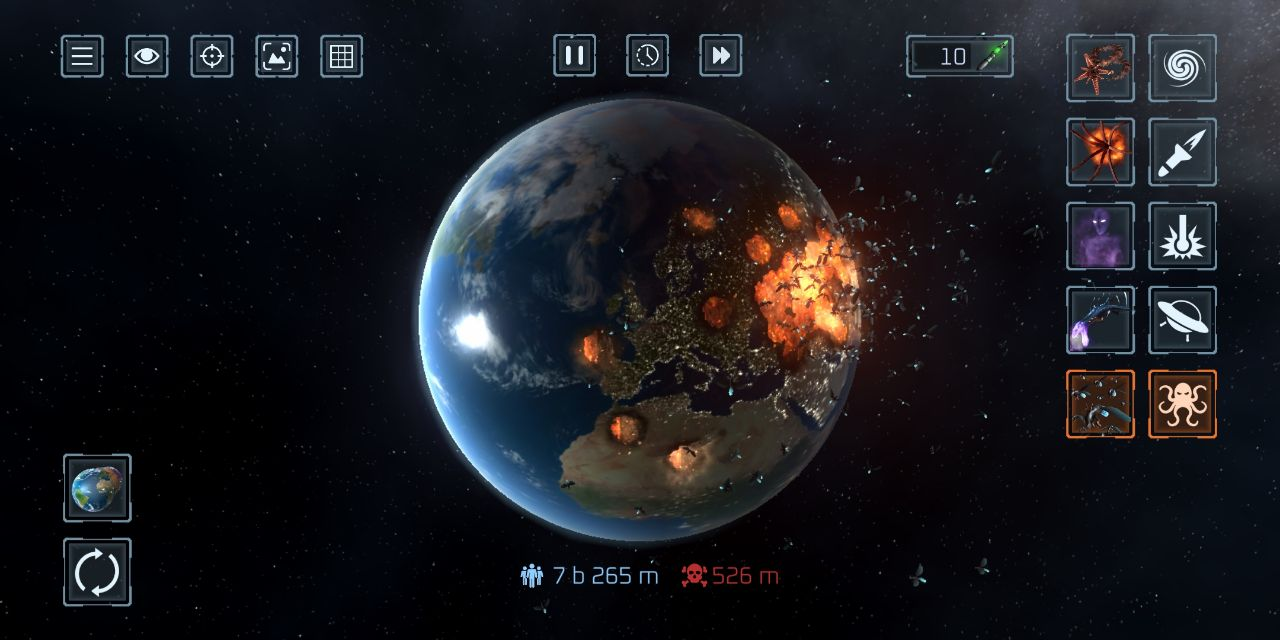This screenshot has height=640, width=1280.
Task: Choose the laser beam weapon category
Action: [x=1183, y=236]
